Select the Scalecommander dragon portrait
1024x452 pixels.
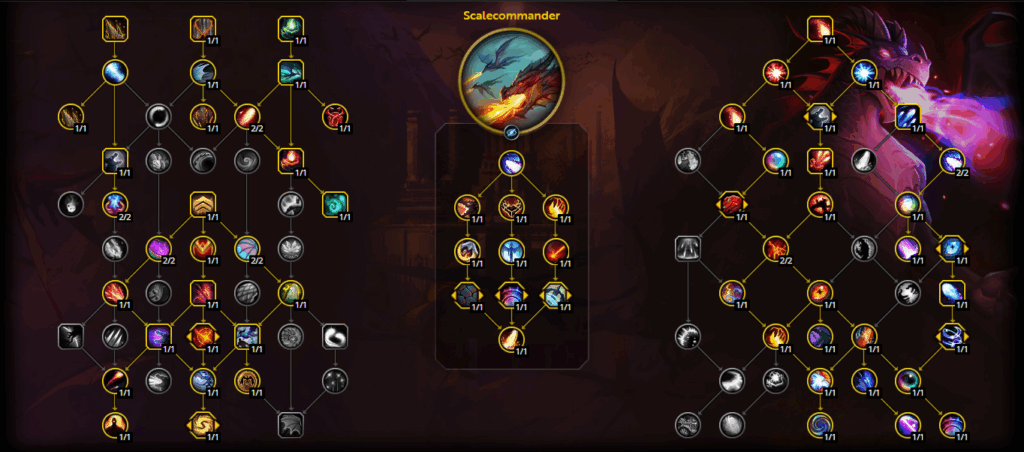point(511,78)
